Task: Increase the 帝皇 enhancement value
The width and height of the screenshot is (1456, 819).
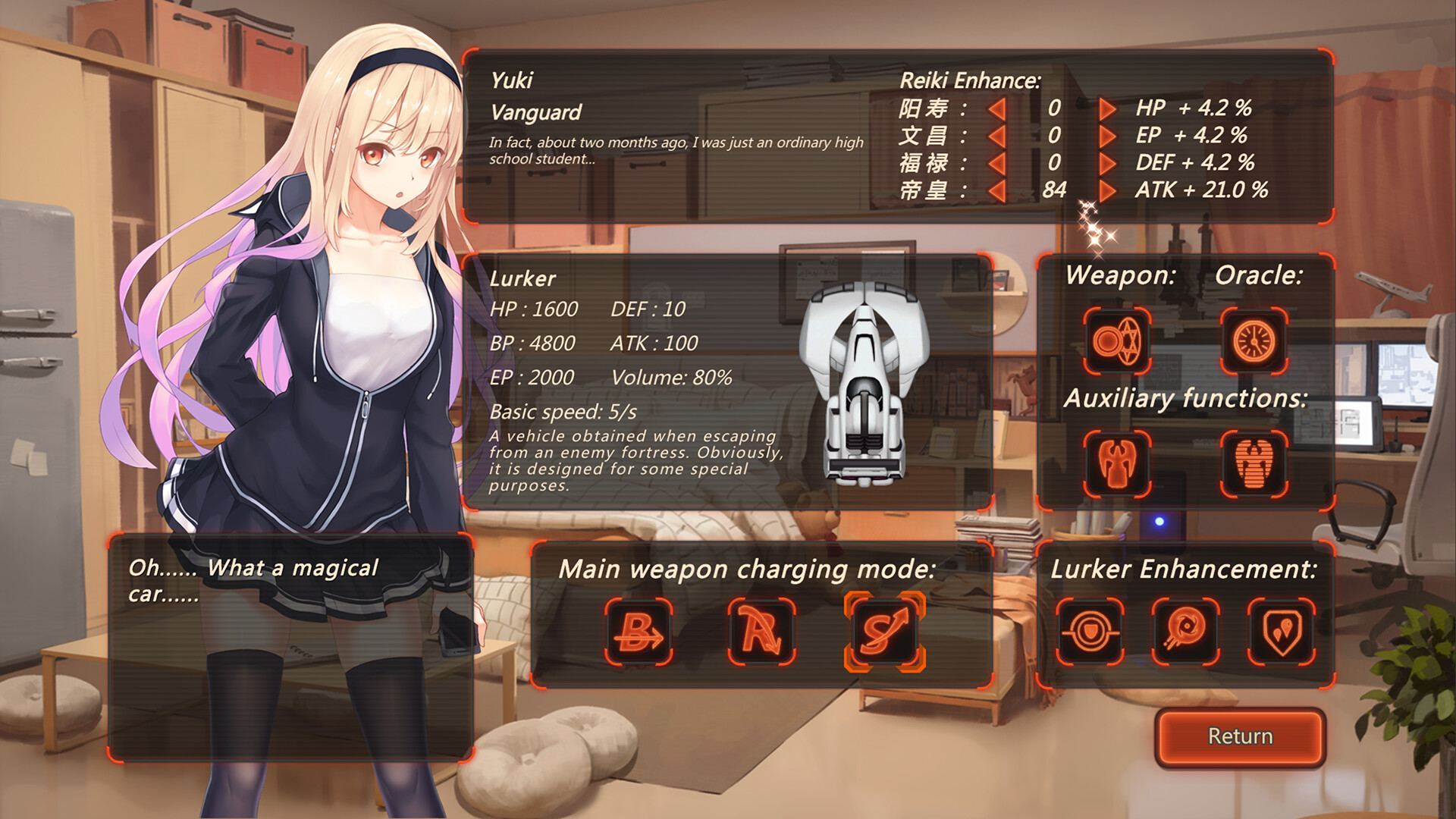Action: [x=1107, y=191]
